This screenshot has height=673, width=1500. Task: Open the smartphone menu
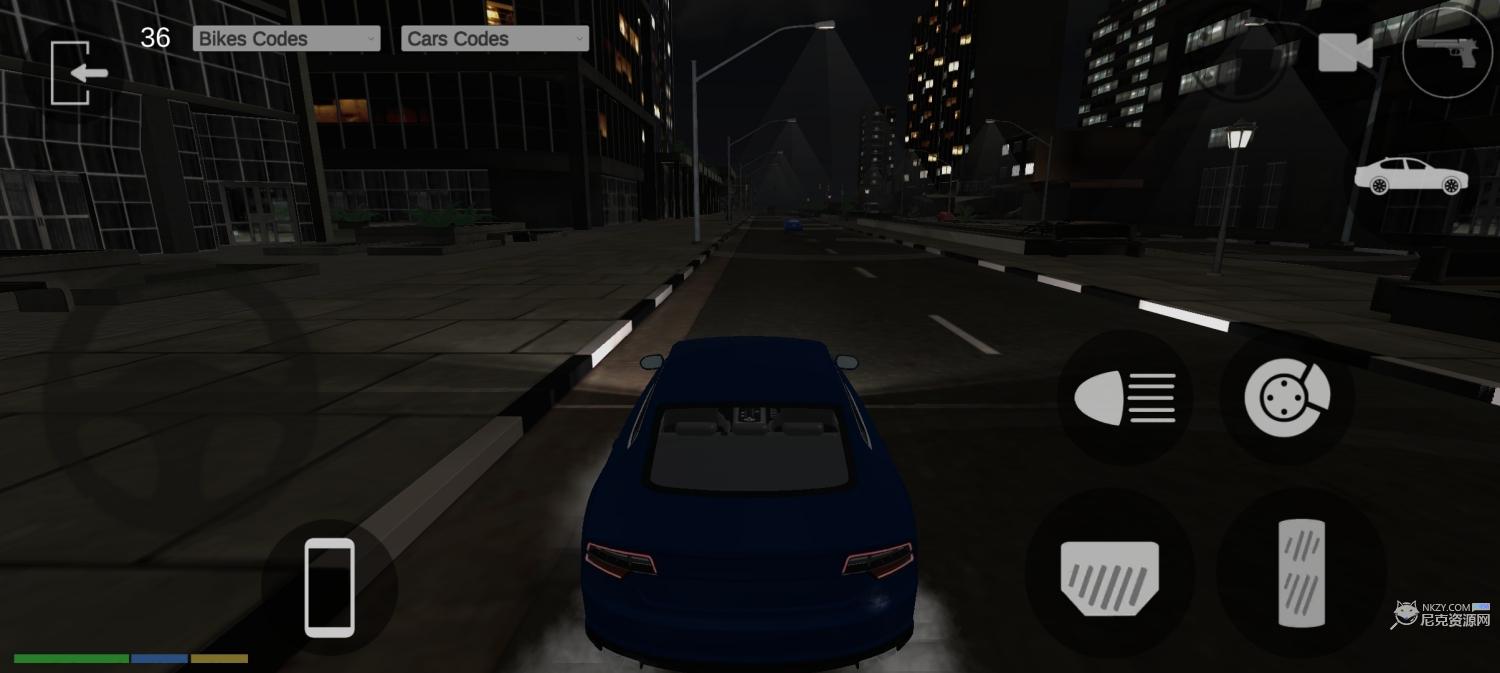click(x=329, y=587)
